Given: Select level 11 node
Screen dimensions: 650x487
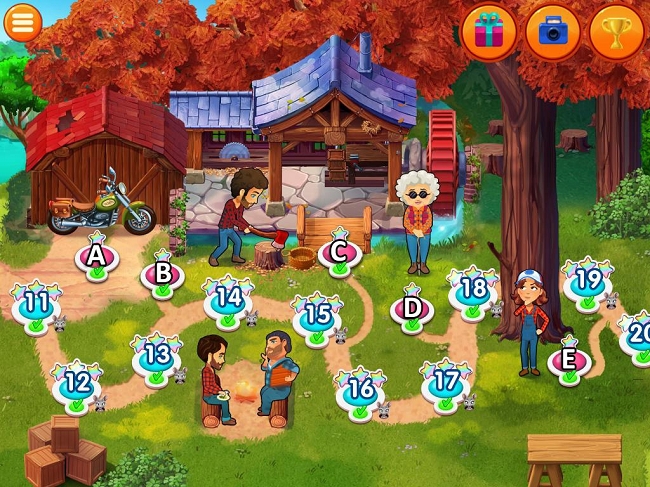Looking at the screenshot, I should click(x=37, y=303).
